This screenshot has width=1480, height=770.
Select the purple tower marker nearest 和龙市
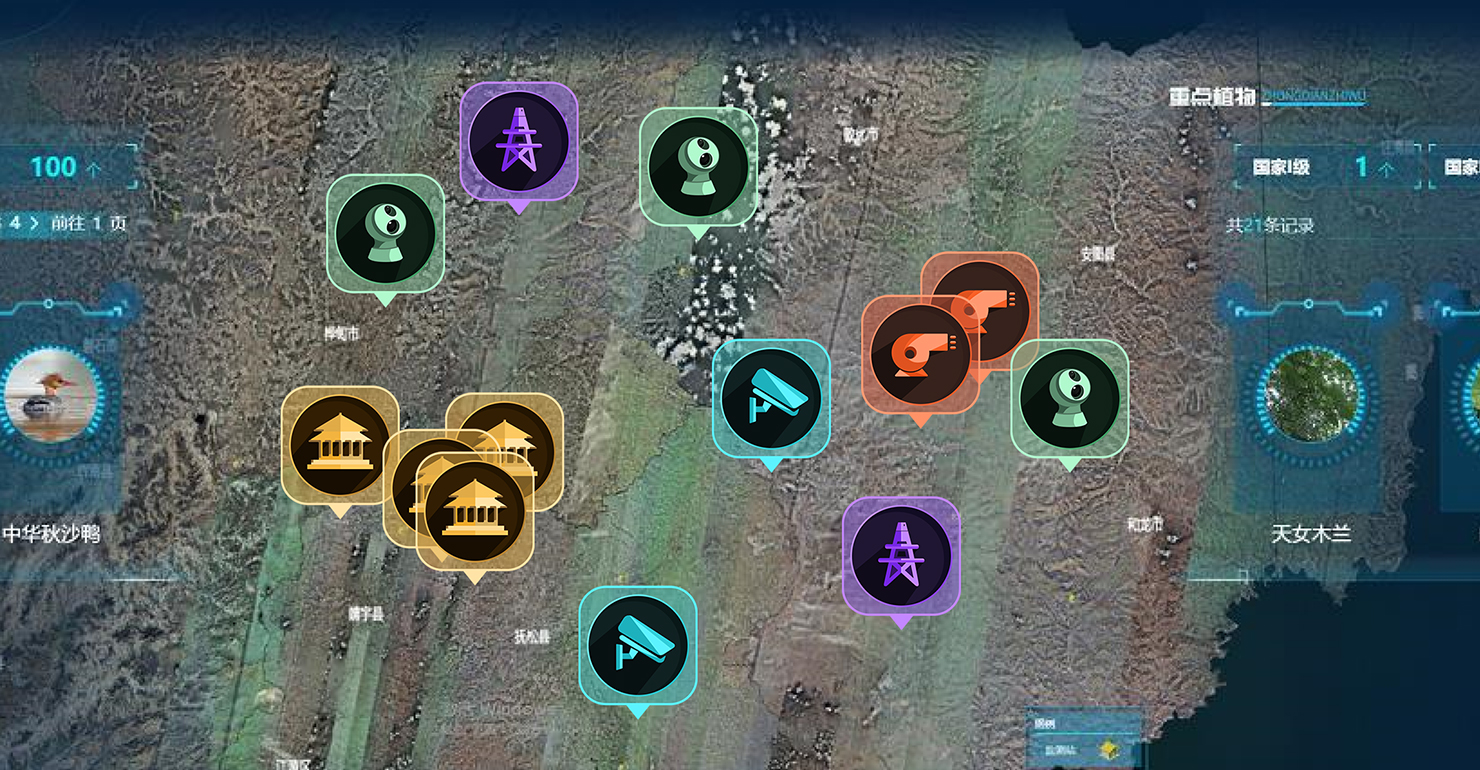pyautogui.click(x=901, y=556)
